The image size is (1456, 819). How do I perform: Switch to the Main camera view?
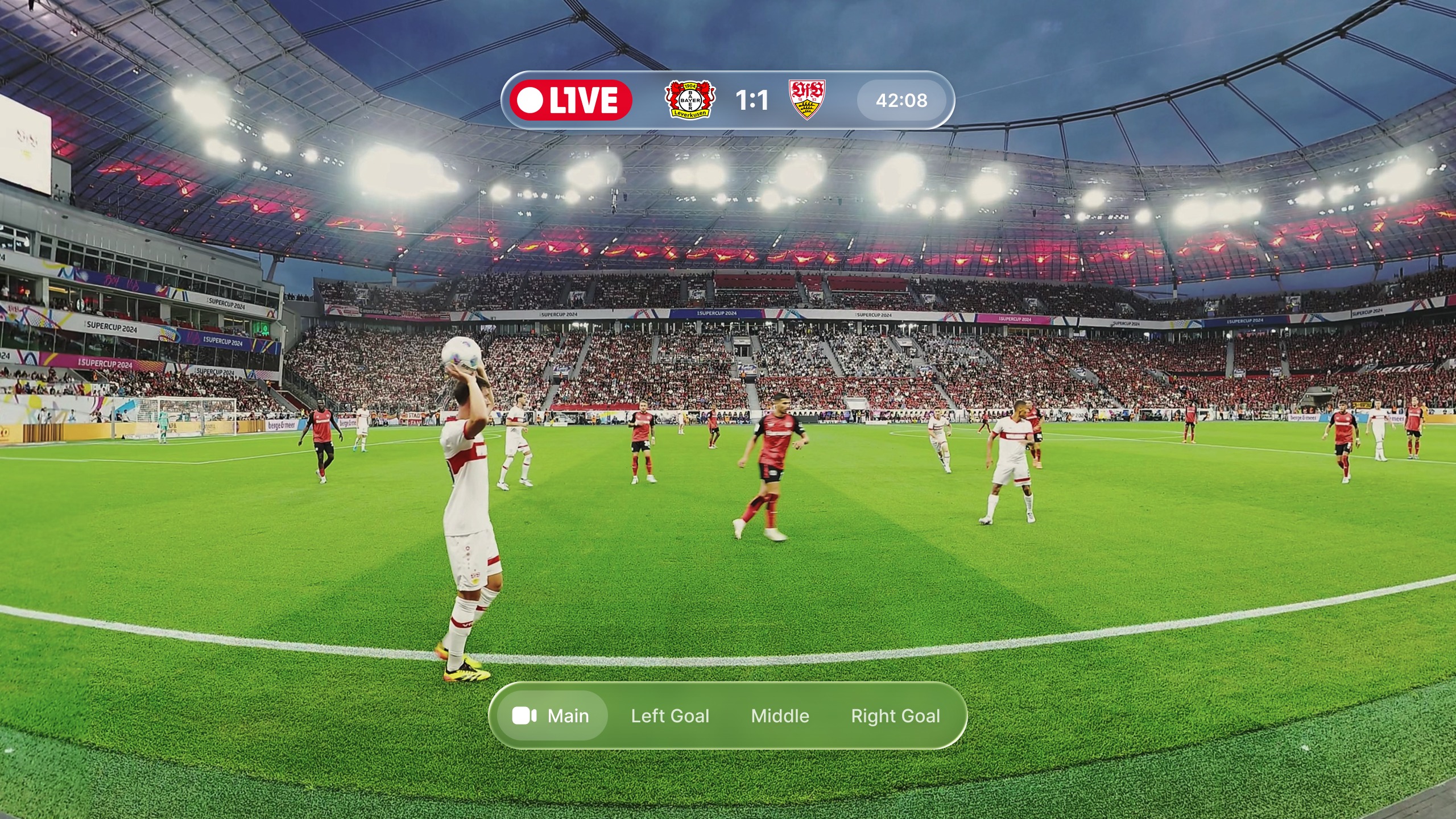point(551,715)
